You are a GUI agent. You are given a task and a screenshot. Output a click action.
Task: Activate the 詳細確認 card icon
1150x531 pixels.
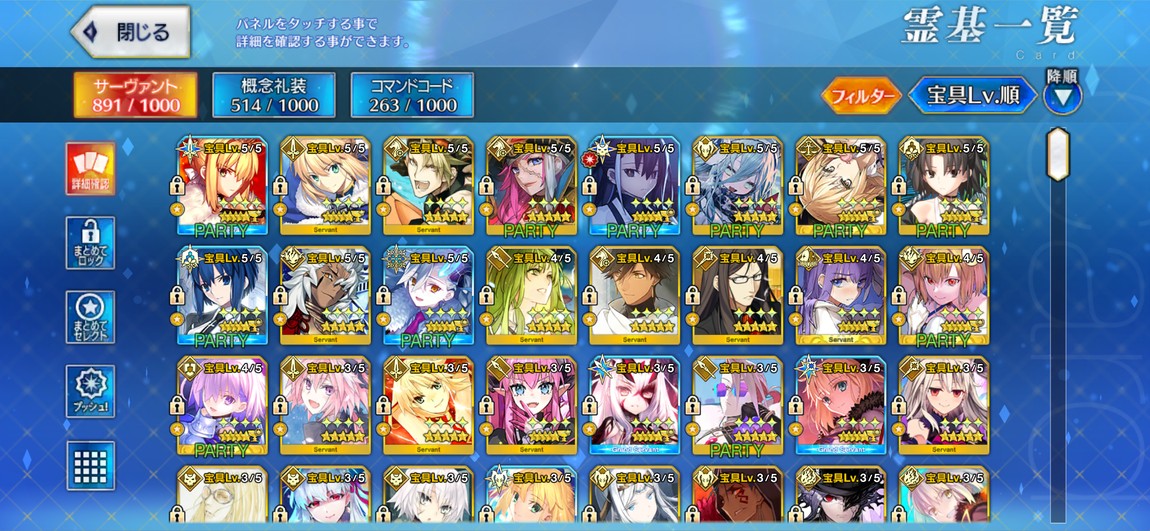tap(90, 168)
